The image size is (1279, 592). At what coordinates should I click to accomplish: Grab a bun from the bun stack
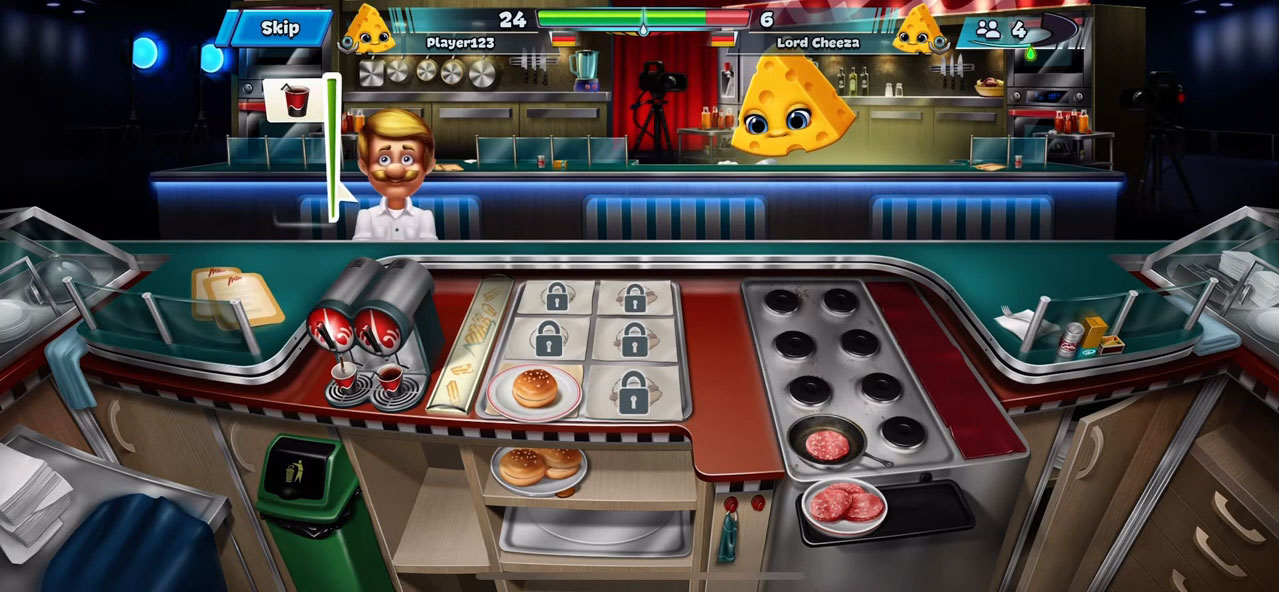(539, 467)
